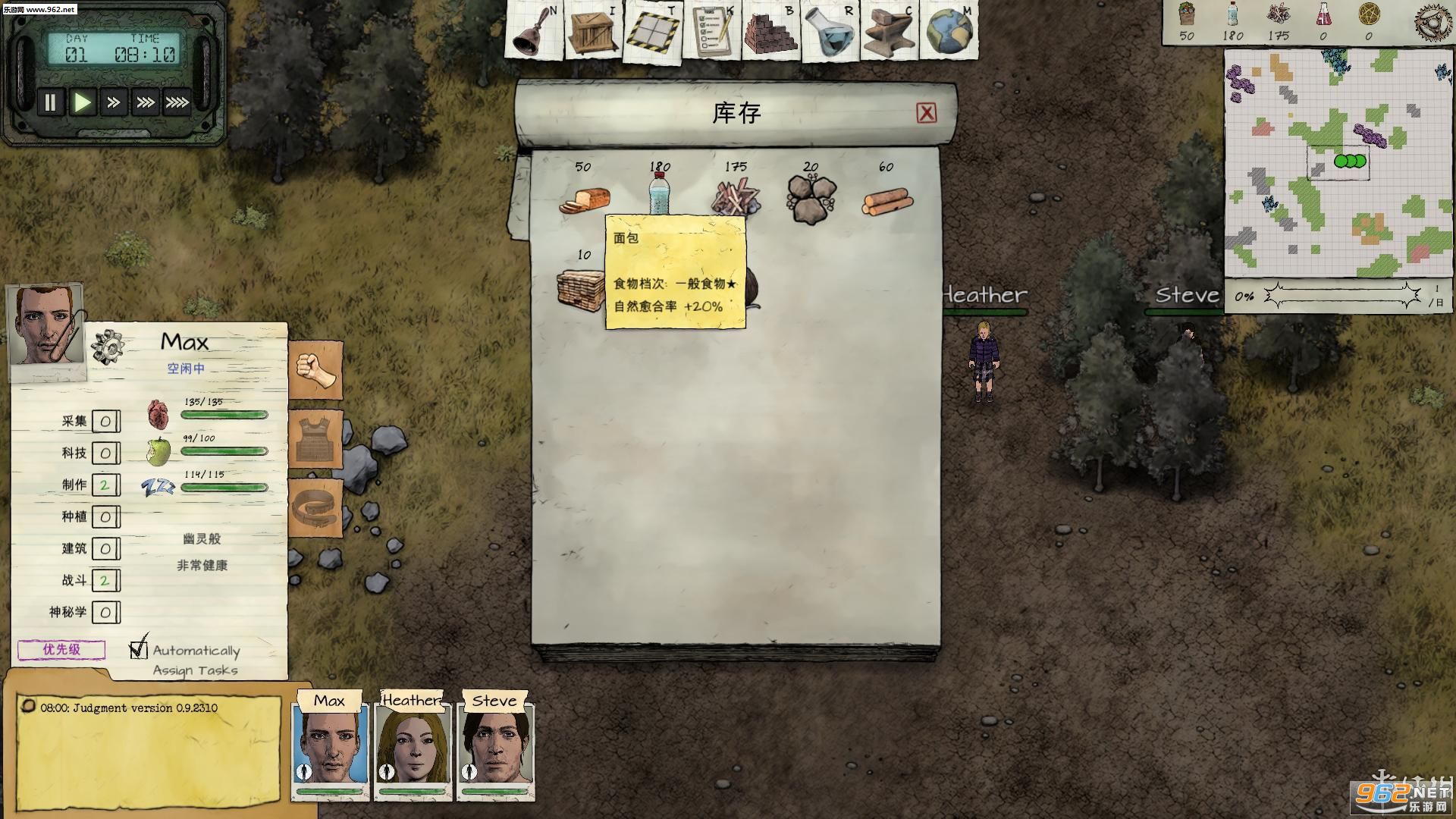Open the clipboard task list
This screenshot has width=1456, height=819.
[x=711, y=32]
